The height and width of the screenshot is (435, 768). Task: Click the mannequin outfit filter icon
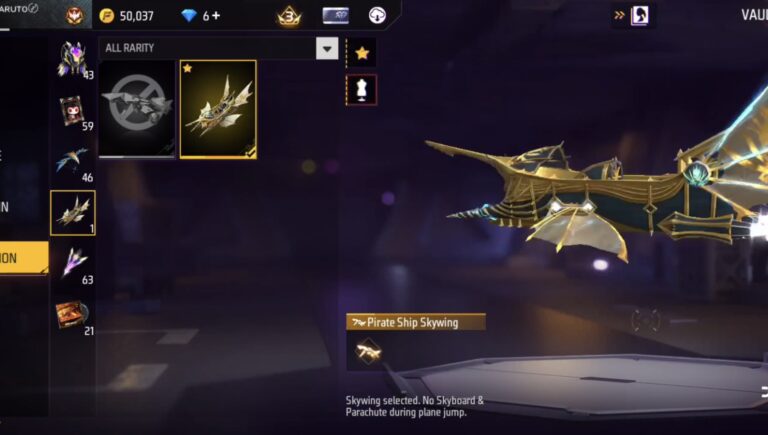(361, 88)
